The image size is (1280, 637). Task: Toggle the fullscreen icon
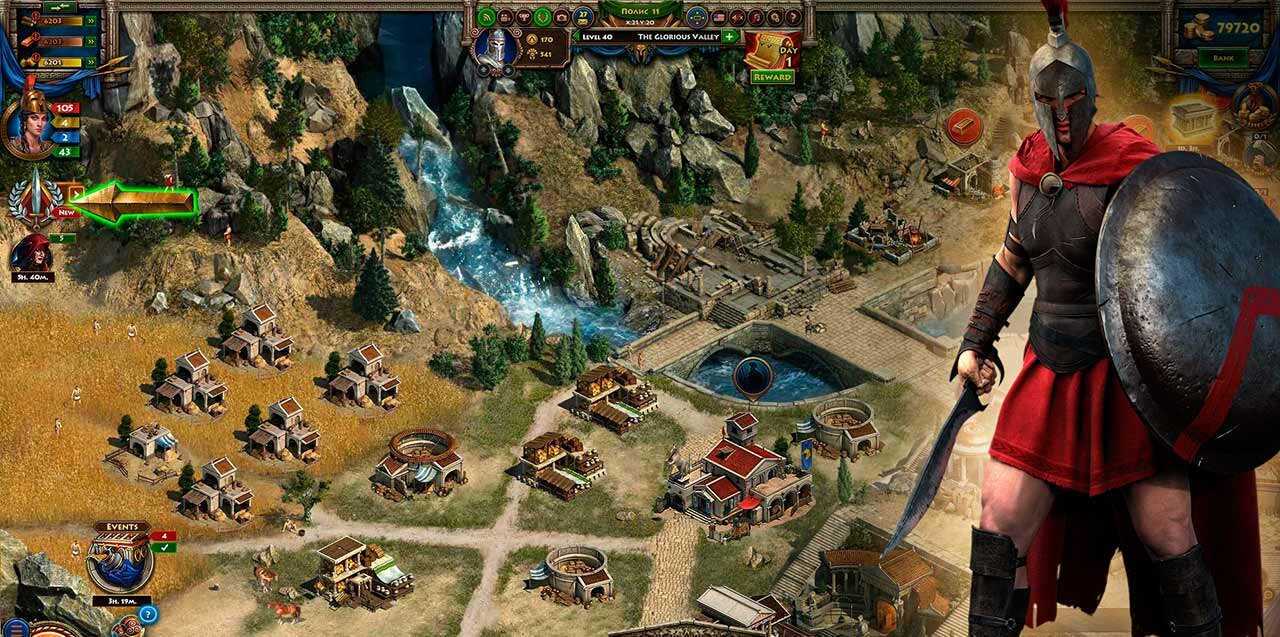click(x=697, y=17)
